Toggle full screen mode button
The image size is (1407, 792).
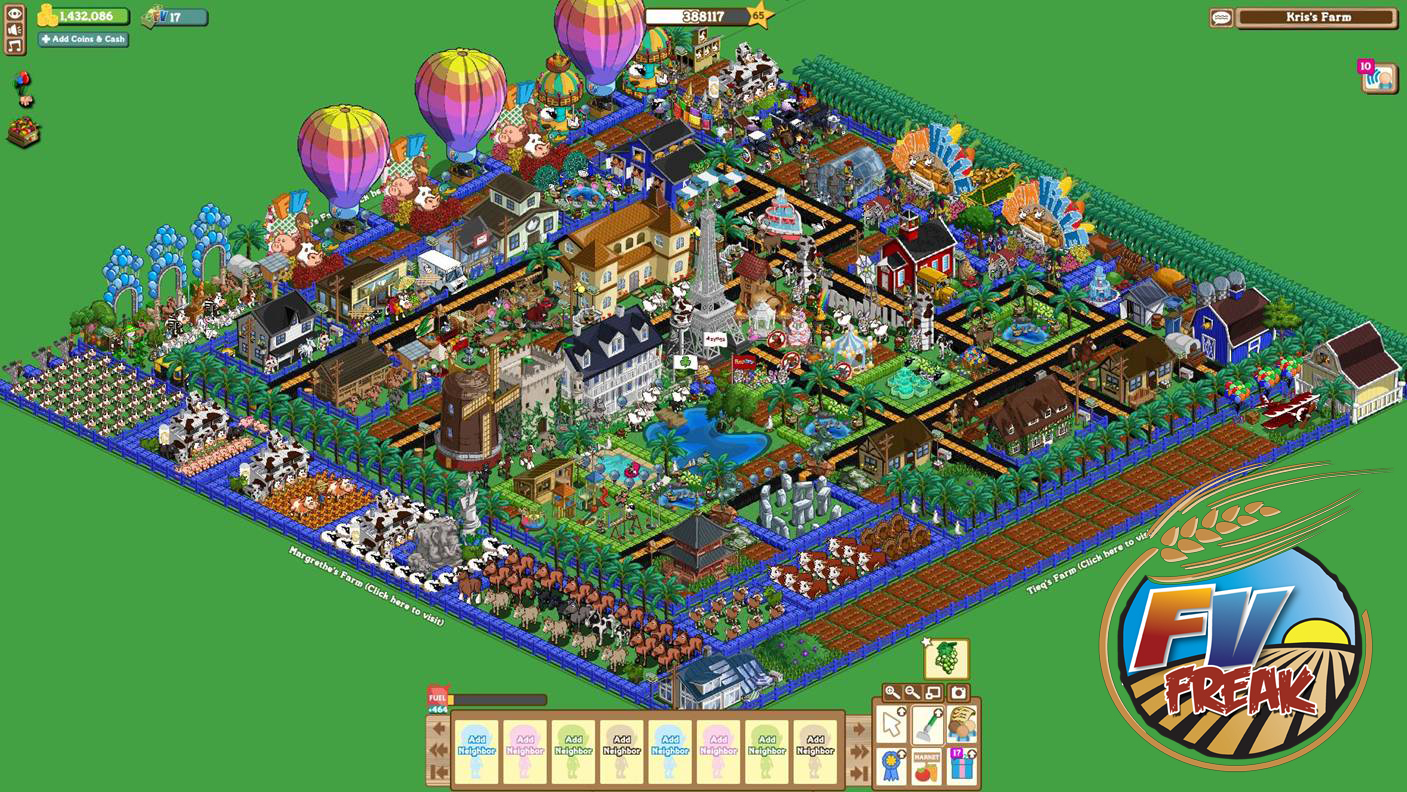pos(934,693)
